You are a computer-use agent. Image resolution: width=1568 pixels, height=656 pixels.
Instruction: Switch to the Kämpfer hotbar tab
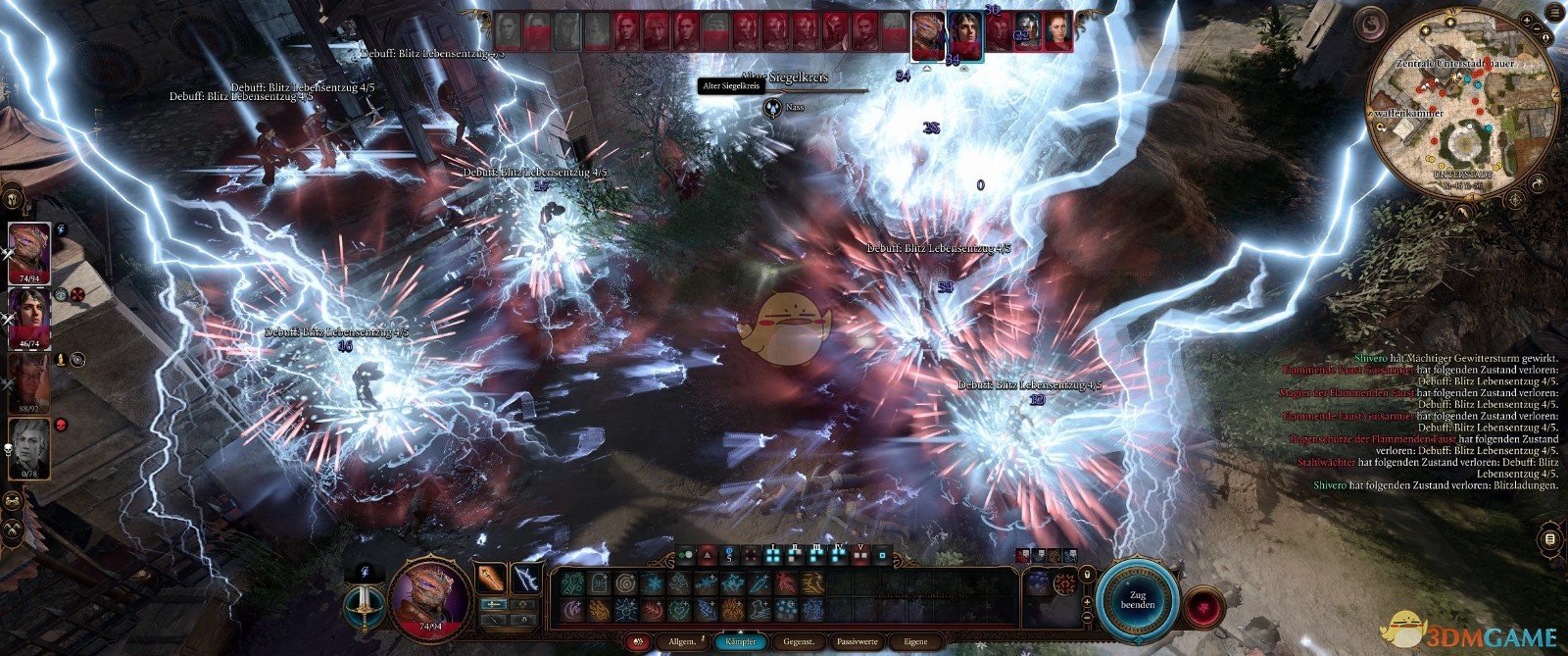[x=740, y=642]
